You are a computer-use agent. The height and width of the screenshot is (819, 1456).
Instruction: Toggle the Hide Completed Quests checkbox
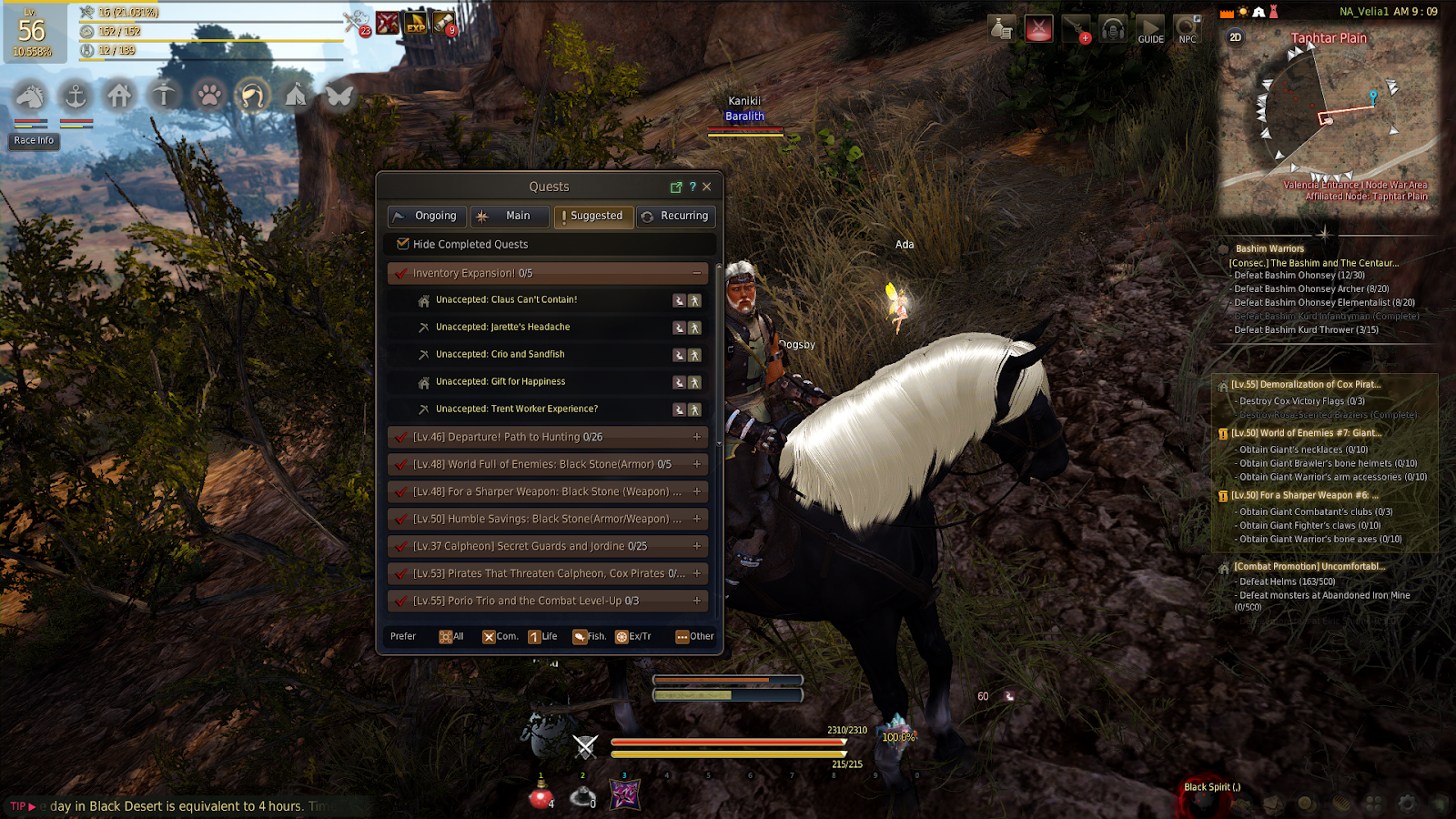pyautogui.click(x=403, y=244)
